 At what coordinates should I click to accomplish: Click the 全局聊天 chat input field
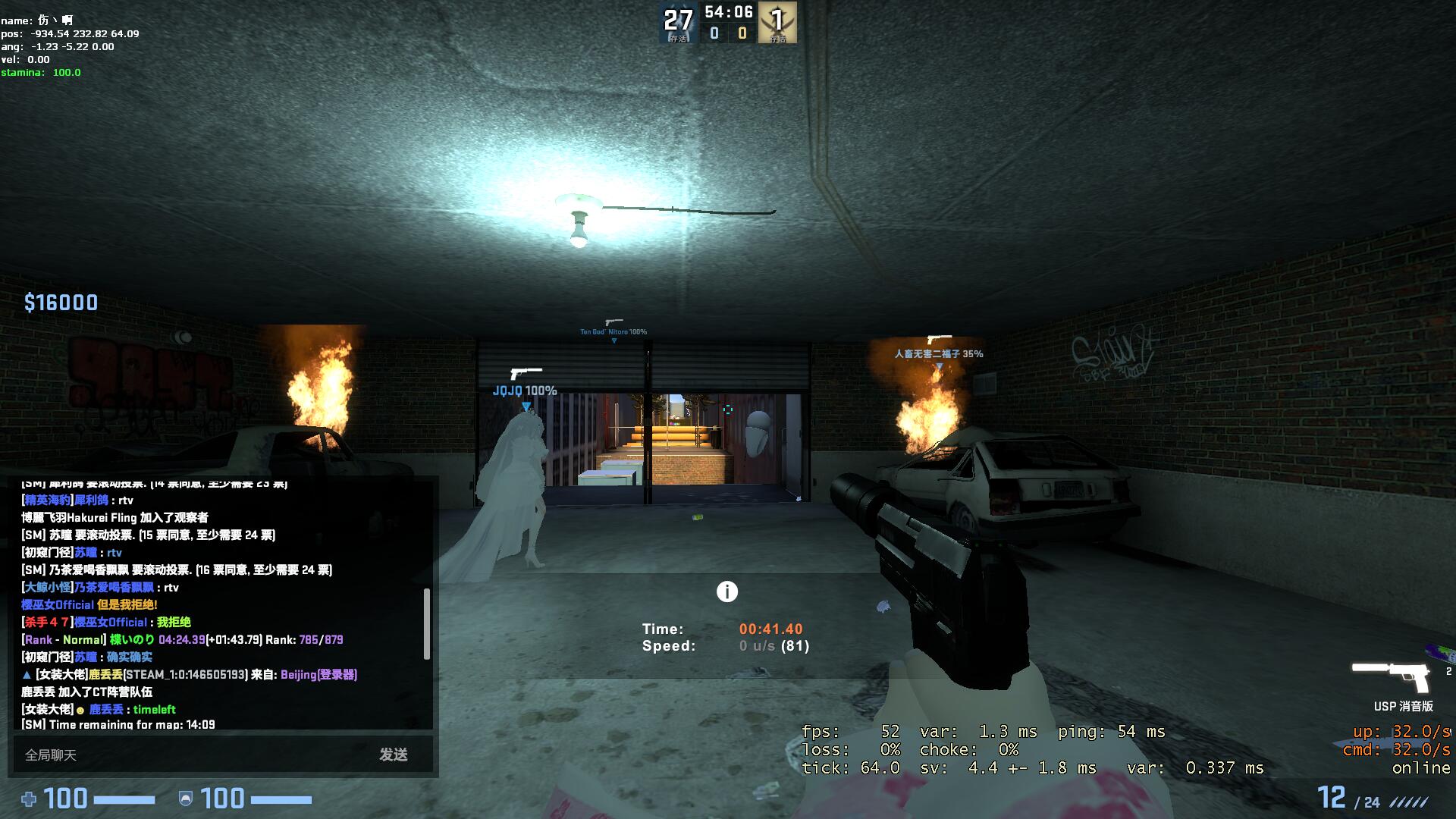coord(190,755)
